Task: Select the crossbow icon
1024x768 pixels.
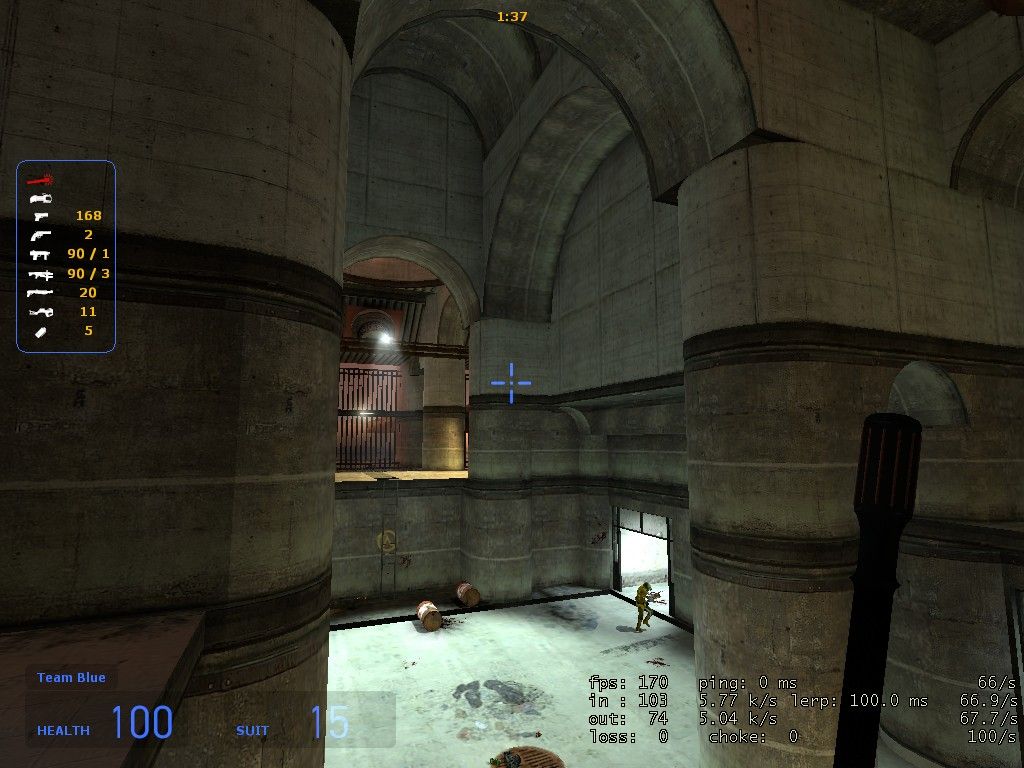Action: tap(40, 311)
